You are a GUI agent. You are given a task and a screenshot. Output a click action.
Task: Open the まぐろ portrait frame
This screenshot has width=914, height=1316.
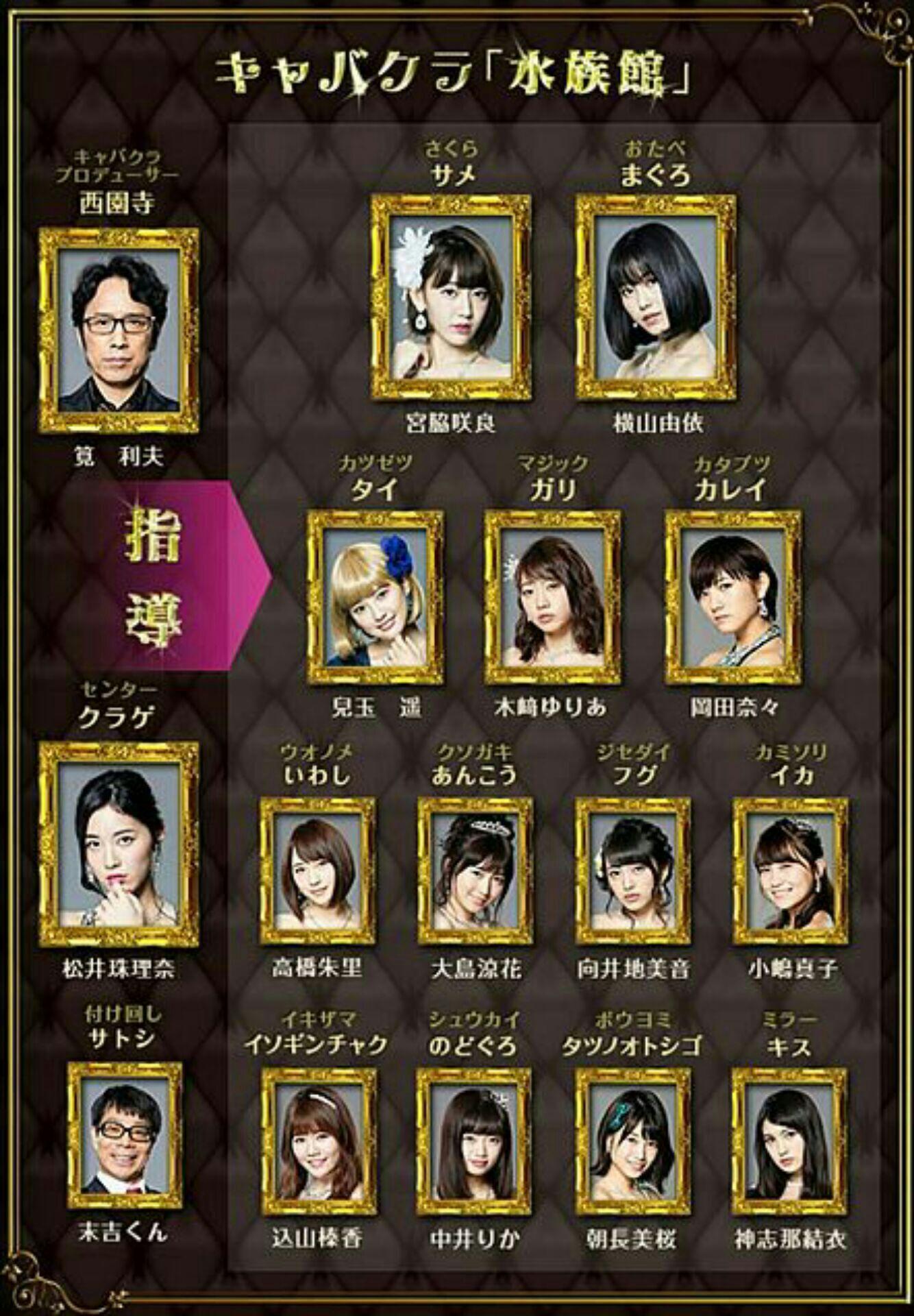click(656, 297)
